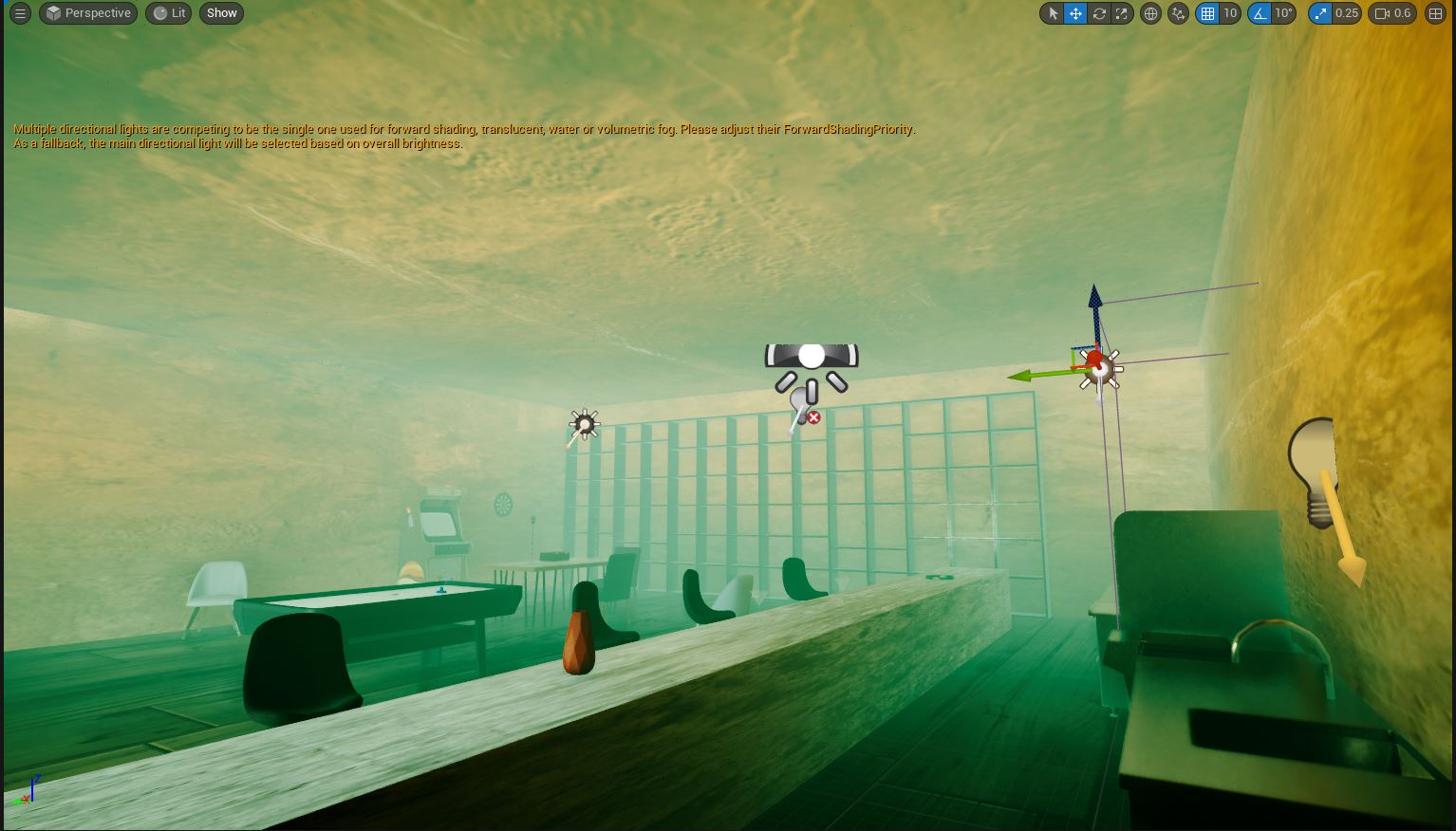1456x831 pixels.
Task: Switch to the rotate tool
Action: pyautogui.click(x=1099, y=13)
